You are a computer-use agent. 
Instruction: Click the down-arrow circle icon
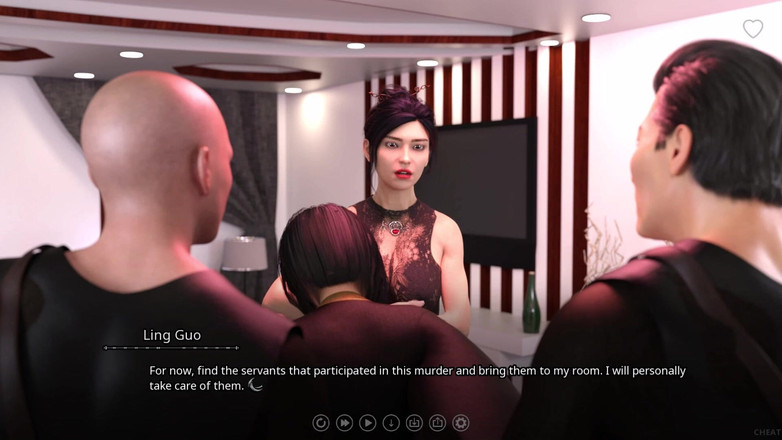pos(391,423)
